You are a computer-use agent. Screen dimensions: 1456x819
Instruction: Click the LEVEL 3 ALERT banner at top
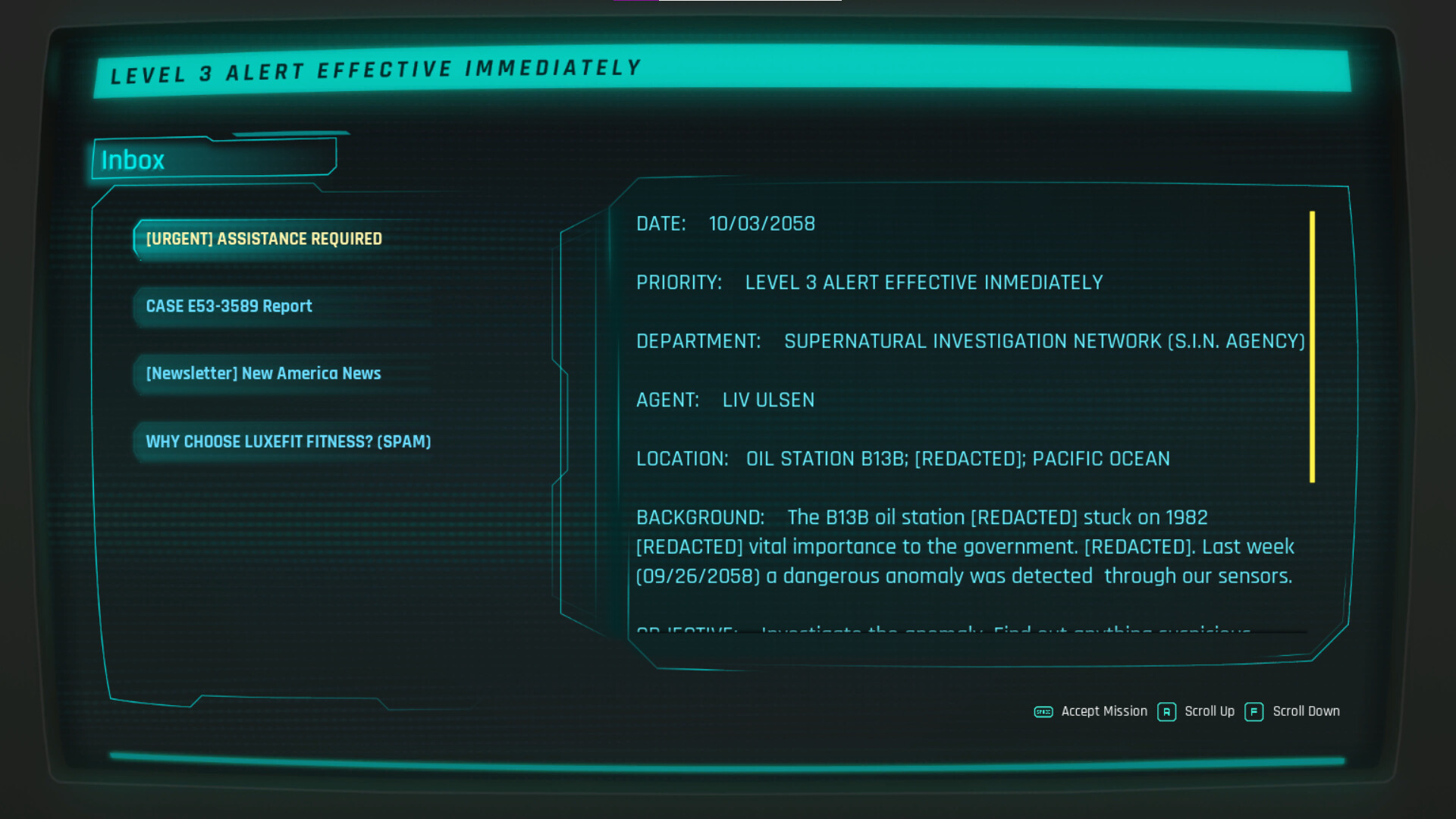coord(375,70)
